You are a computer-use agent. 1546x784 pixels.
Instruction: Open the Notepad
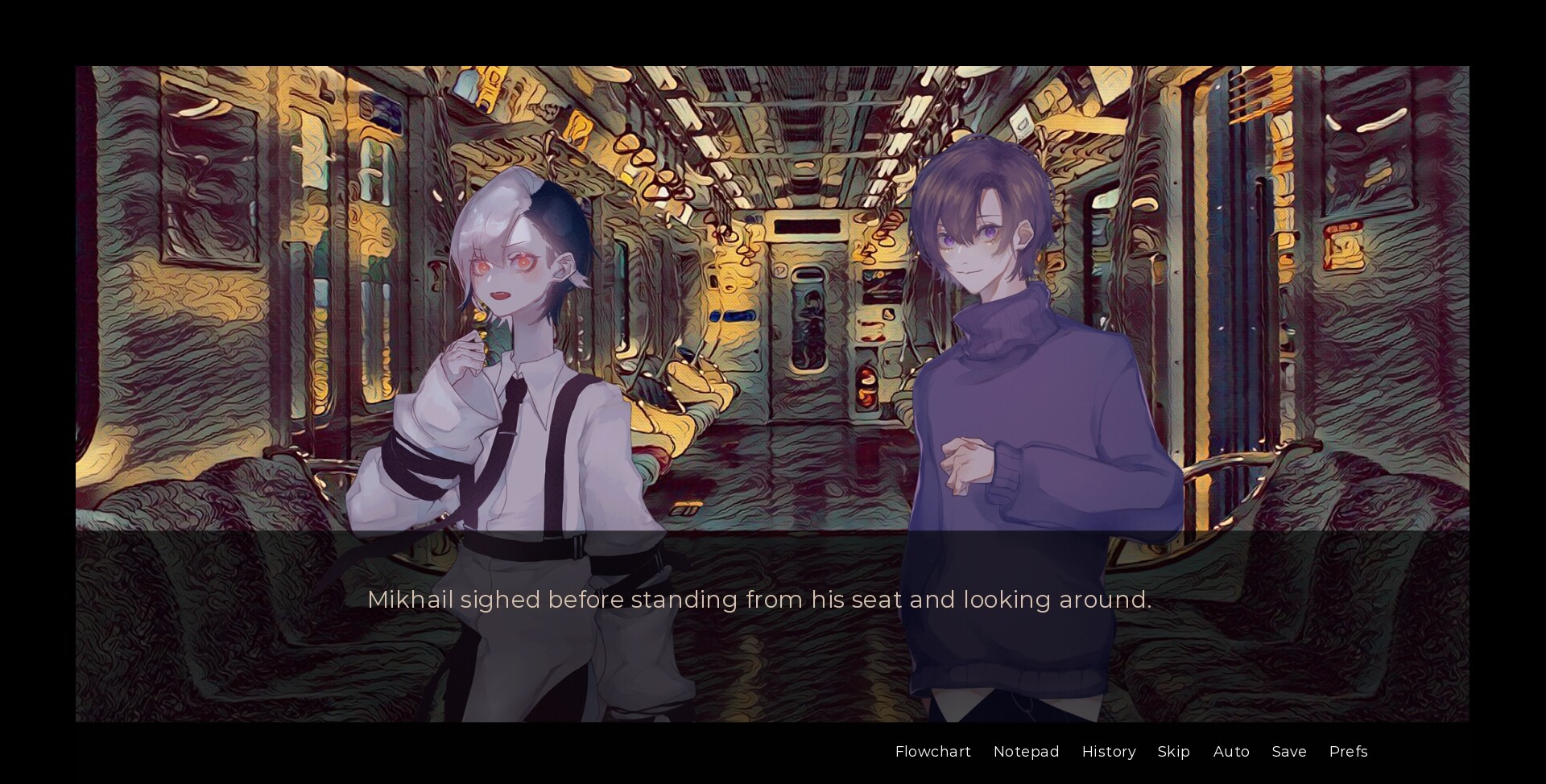(1026, 751)
